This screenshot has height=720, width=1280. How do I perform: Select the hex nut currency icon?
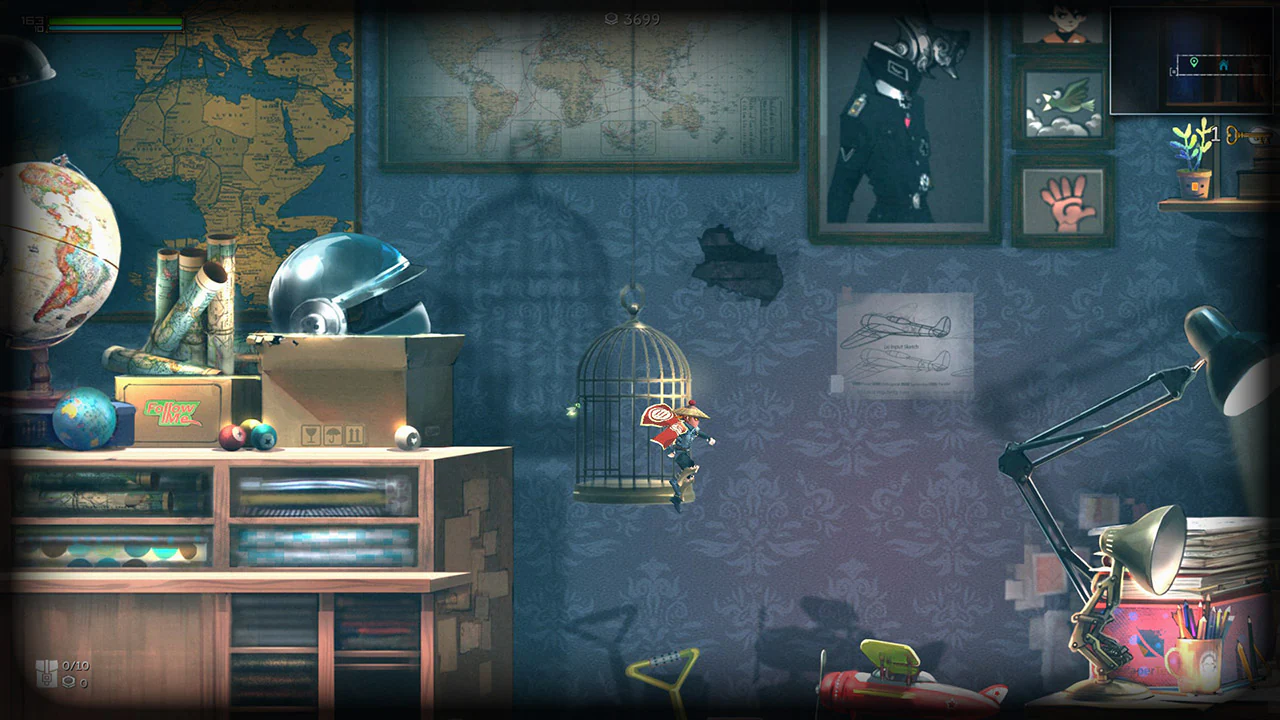point(68,682)
